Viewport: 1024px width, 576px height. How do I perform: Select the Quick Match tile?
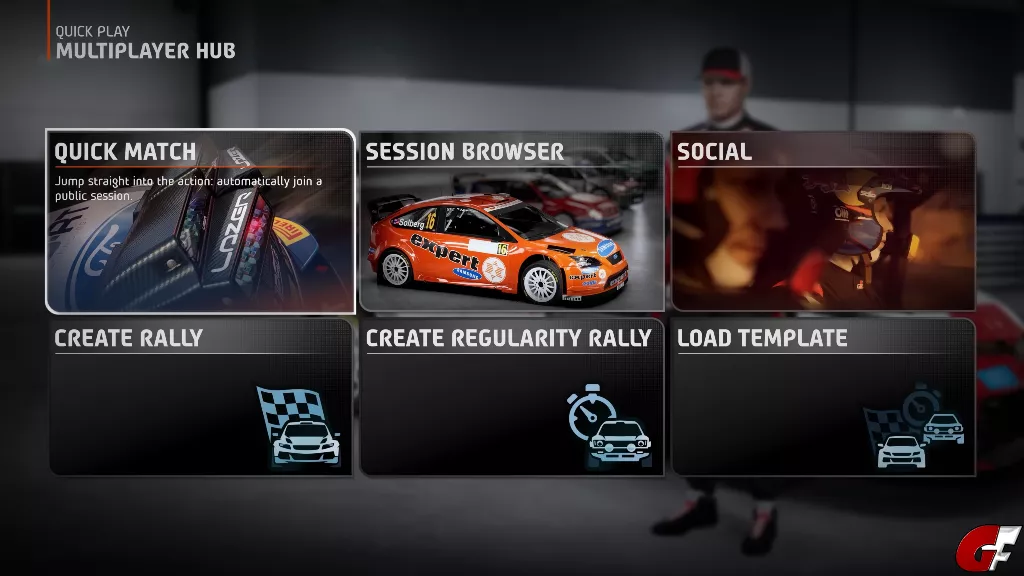point(200,221)
